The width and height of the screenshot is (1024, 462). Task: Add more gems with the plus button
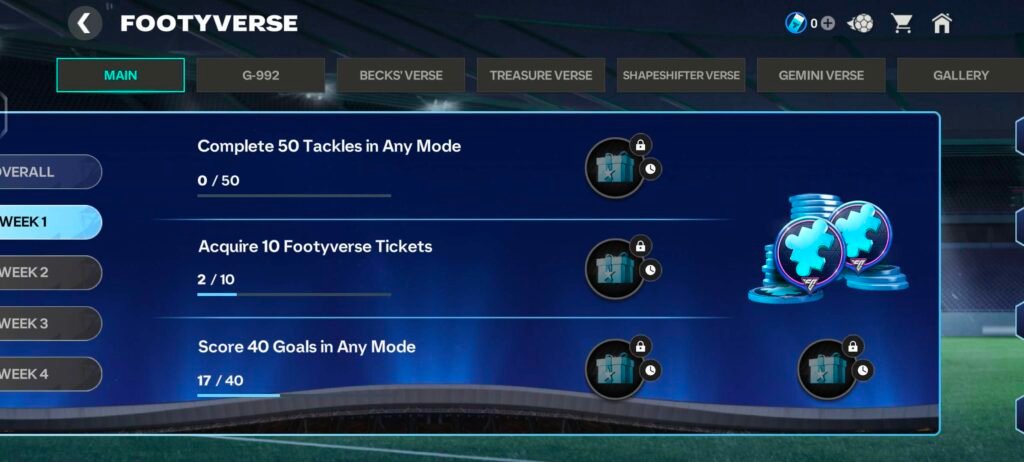click(828, 23)
